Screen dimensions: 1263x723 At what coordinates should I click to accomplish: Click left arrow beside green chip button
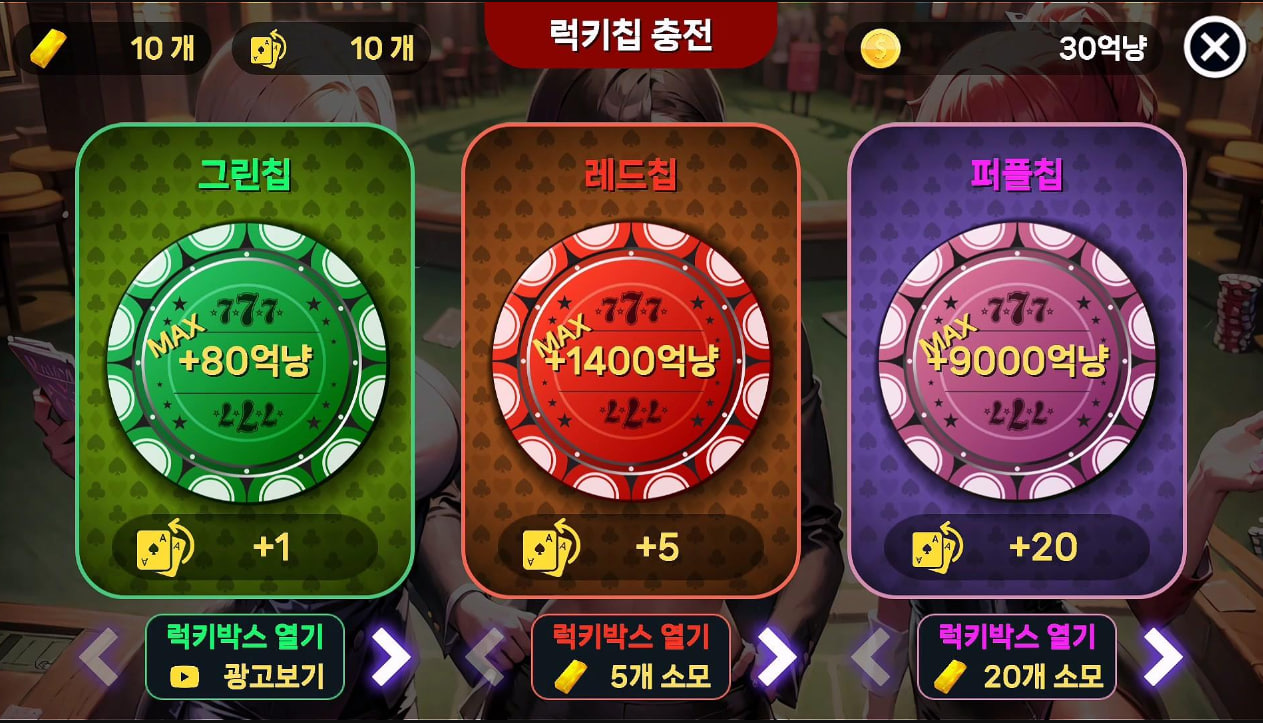[99, 657]
